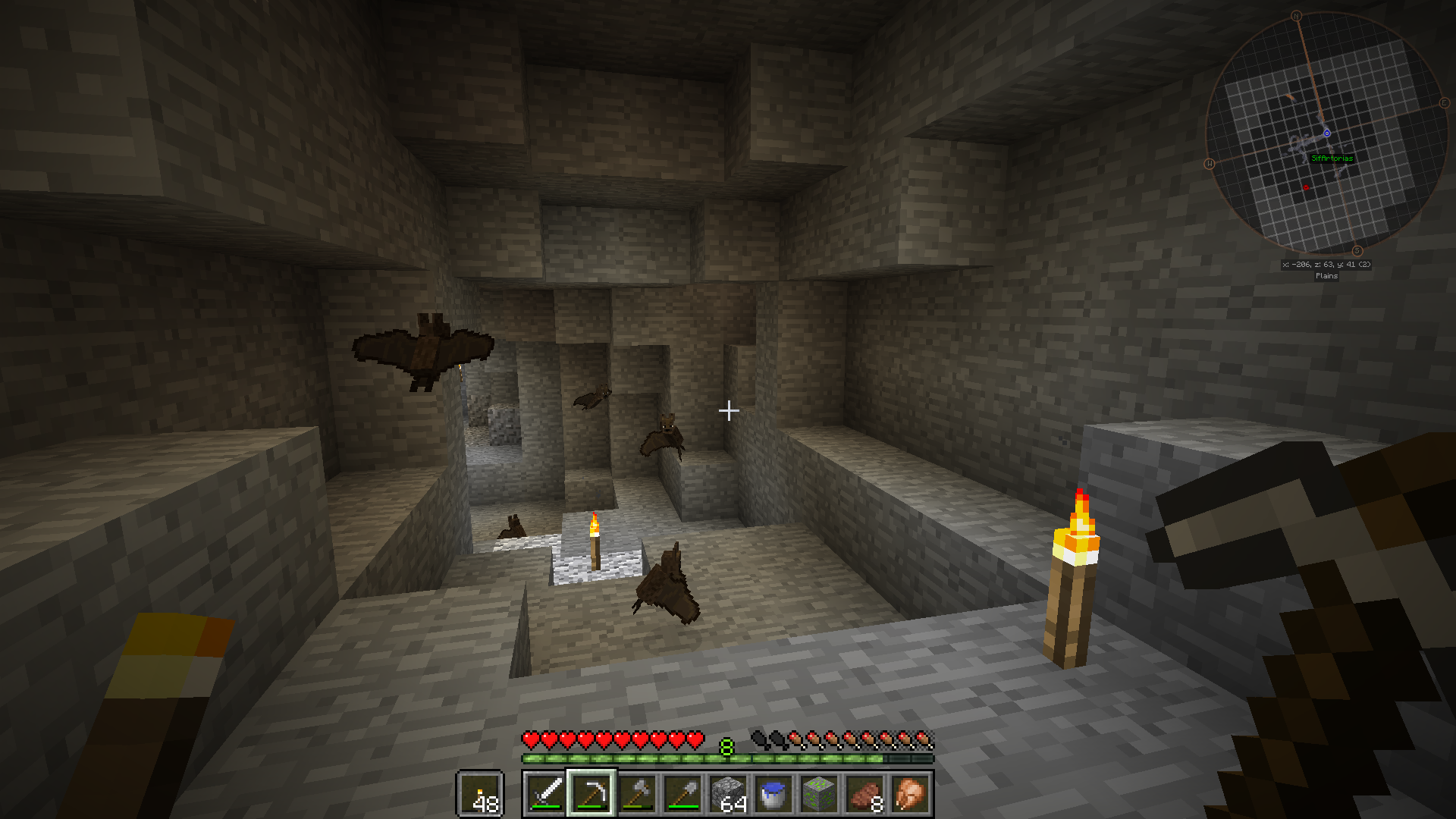Choose the raw meat stack of 8
Image resolution: width=1456 pixels, height=819 pixels.
coord(864,794)
